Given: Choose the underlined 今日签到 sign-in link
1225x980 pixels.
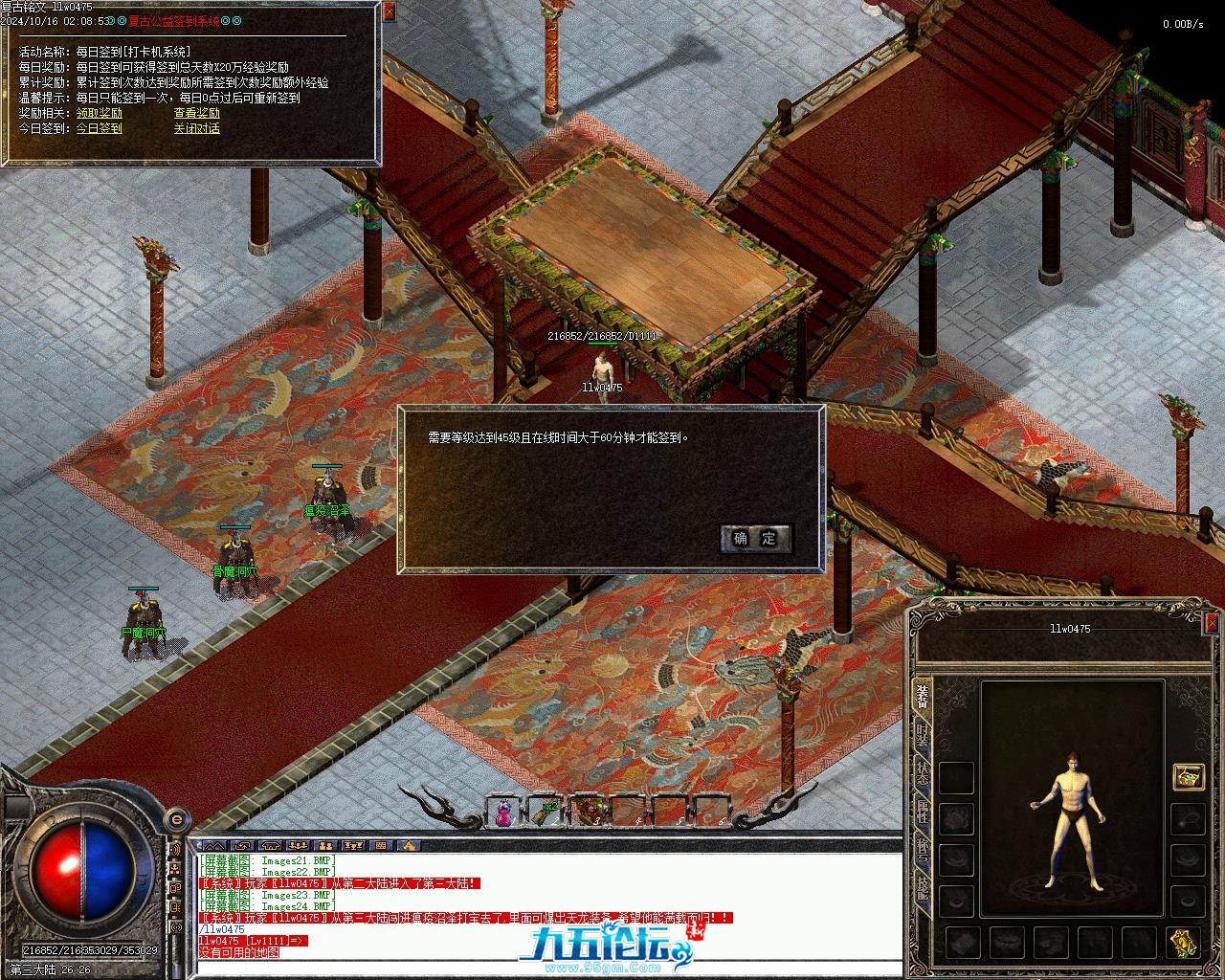Looking at the screenshot, I should [x=100, y=128].
